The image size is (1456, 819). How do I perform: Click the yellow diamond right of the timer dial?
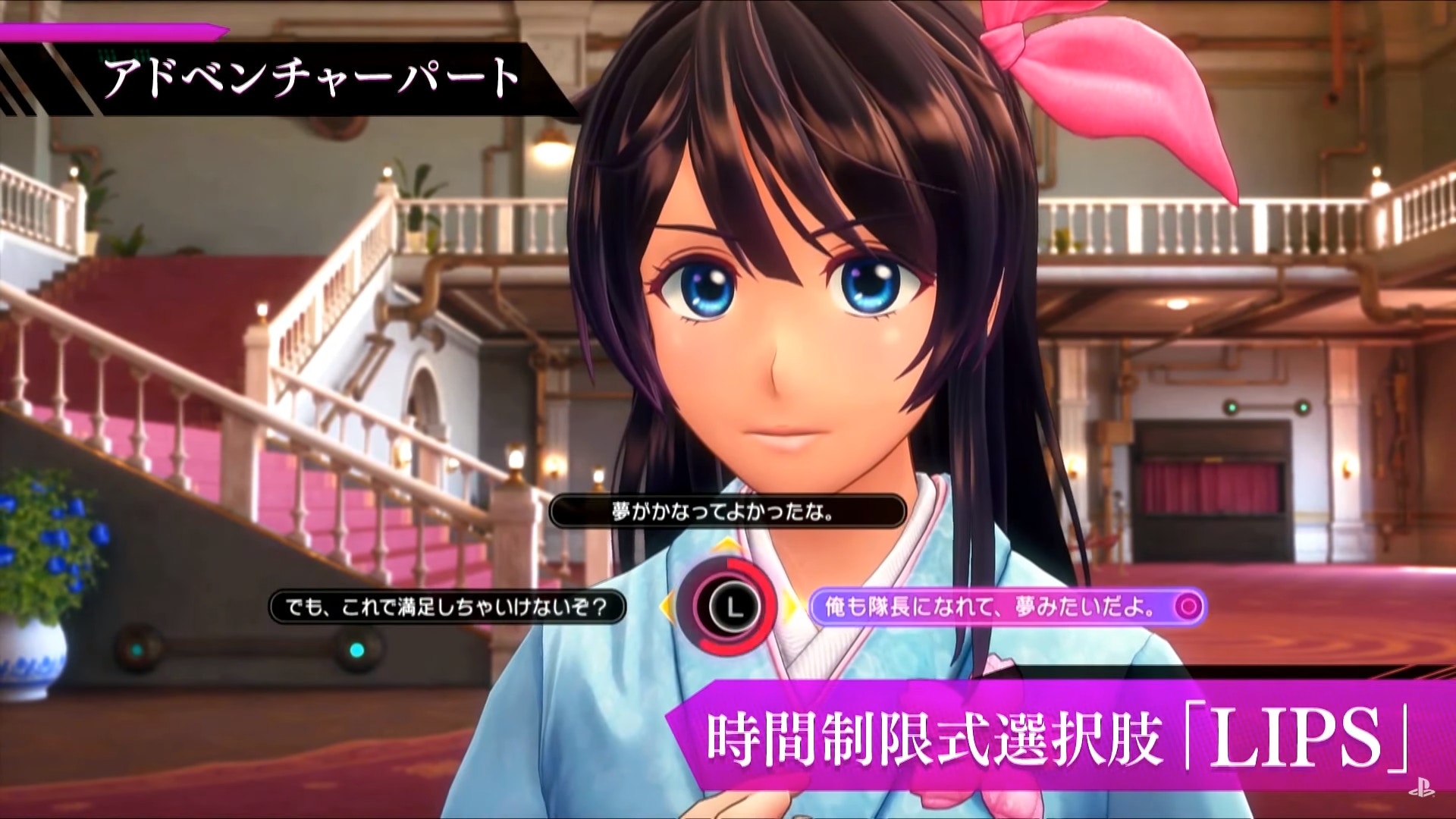pos(790,604)
